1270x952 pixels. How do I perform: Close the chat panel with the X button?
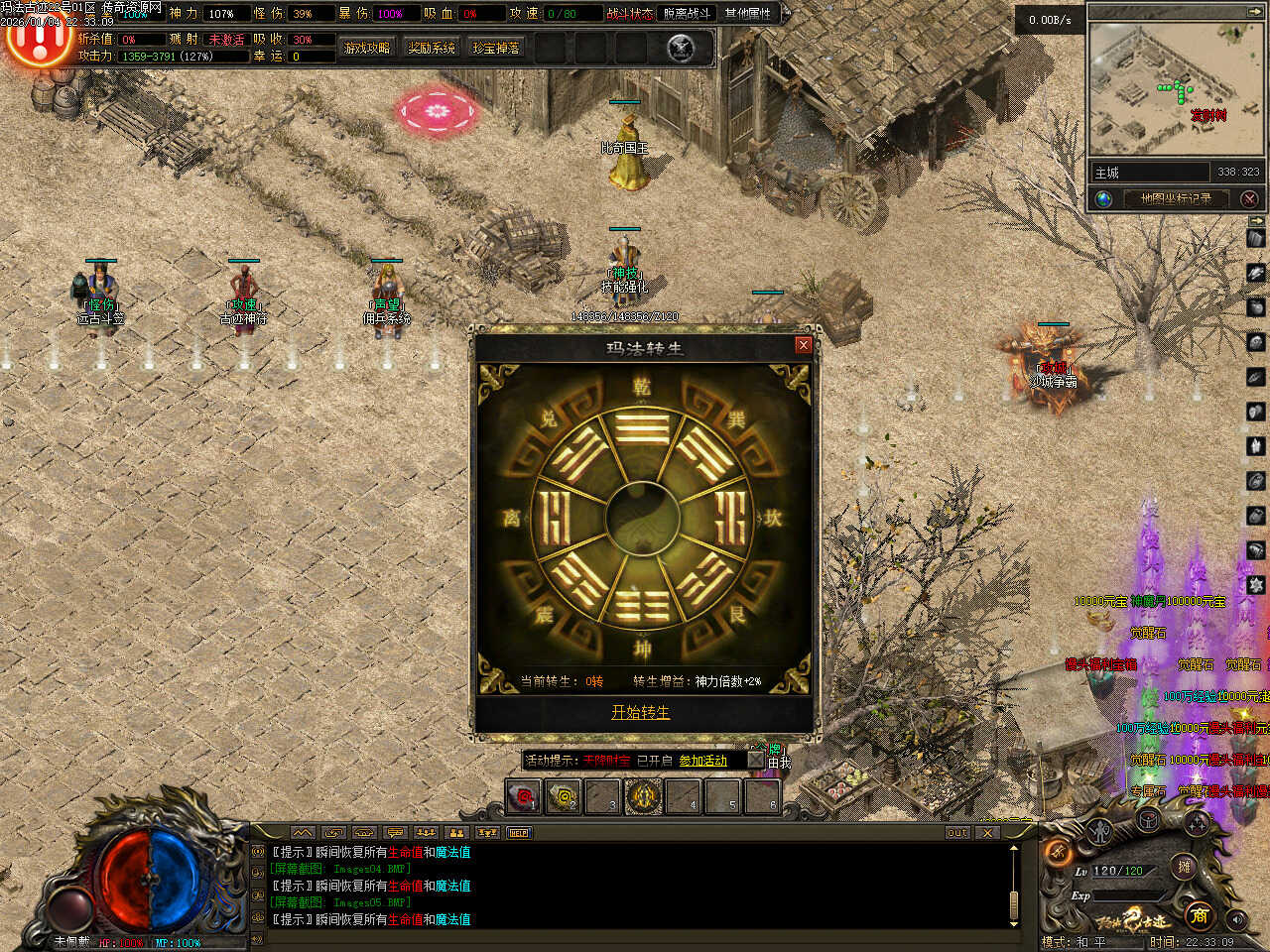tap(987, 833)
